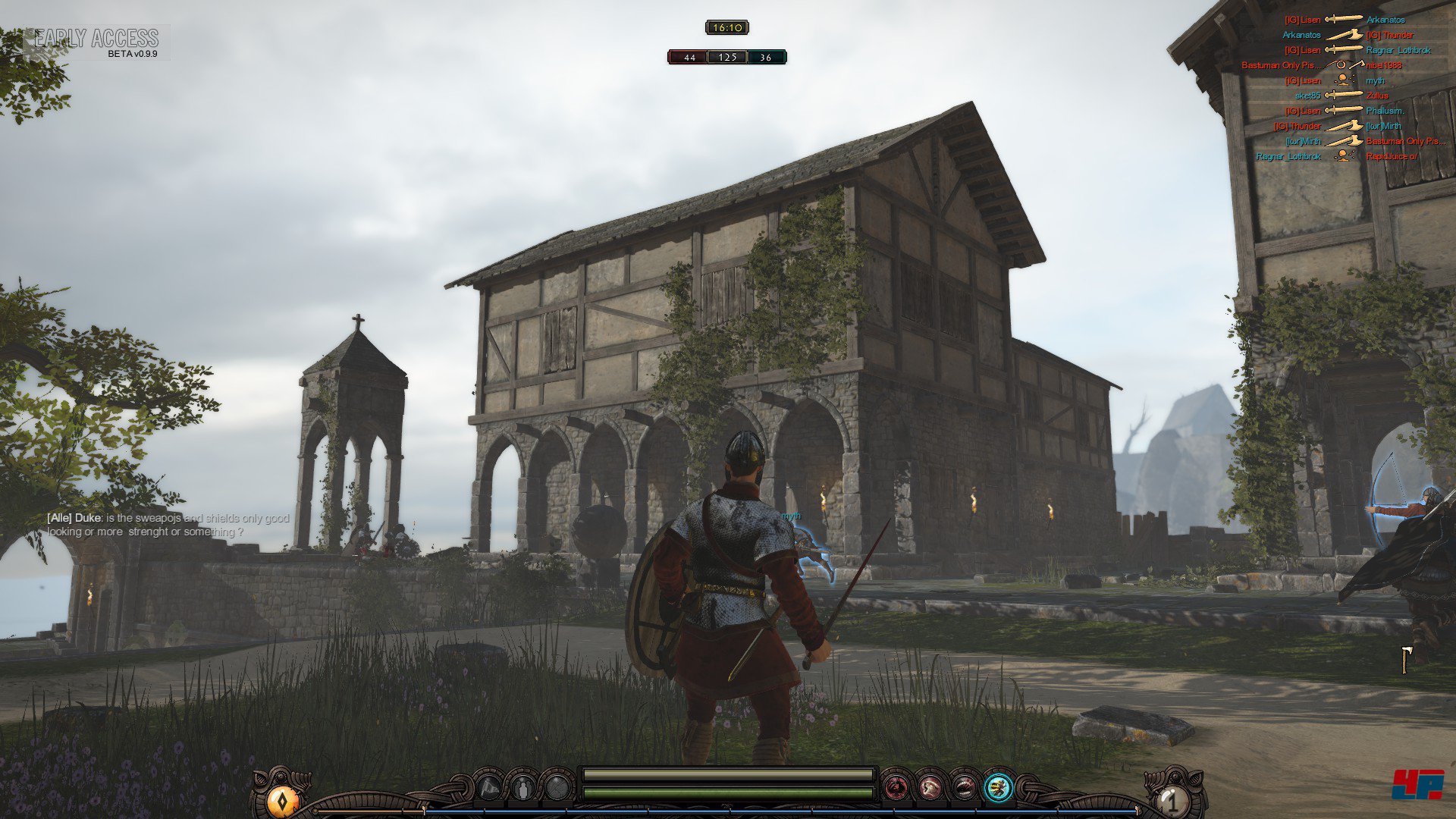Screen dimensions: 1456x819
Task: Click the team score showing 44
Action: pos(689,56)
